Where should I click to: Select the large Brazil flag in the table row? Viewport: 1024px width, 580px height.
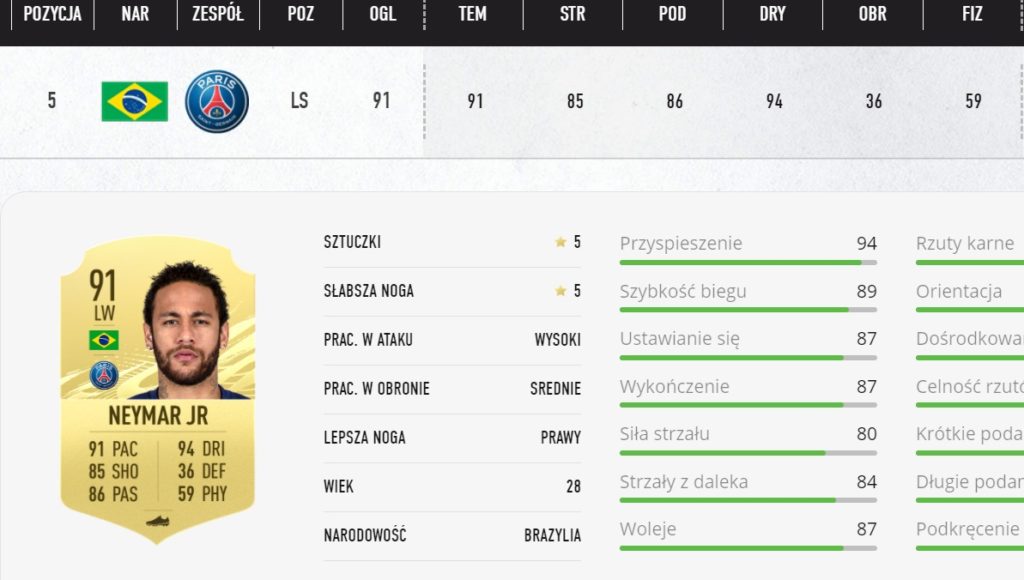[x=135, y=101]
